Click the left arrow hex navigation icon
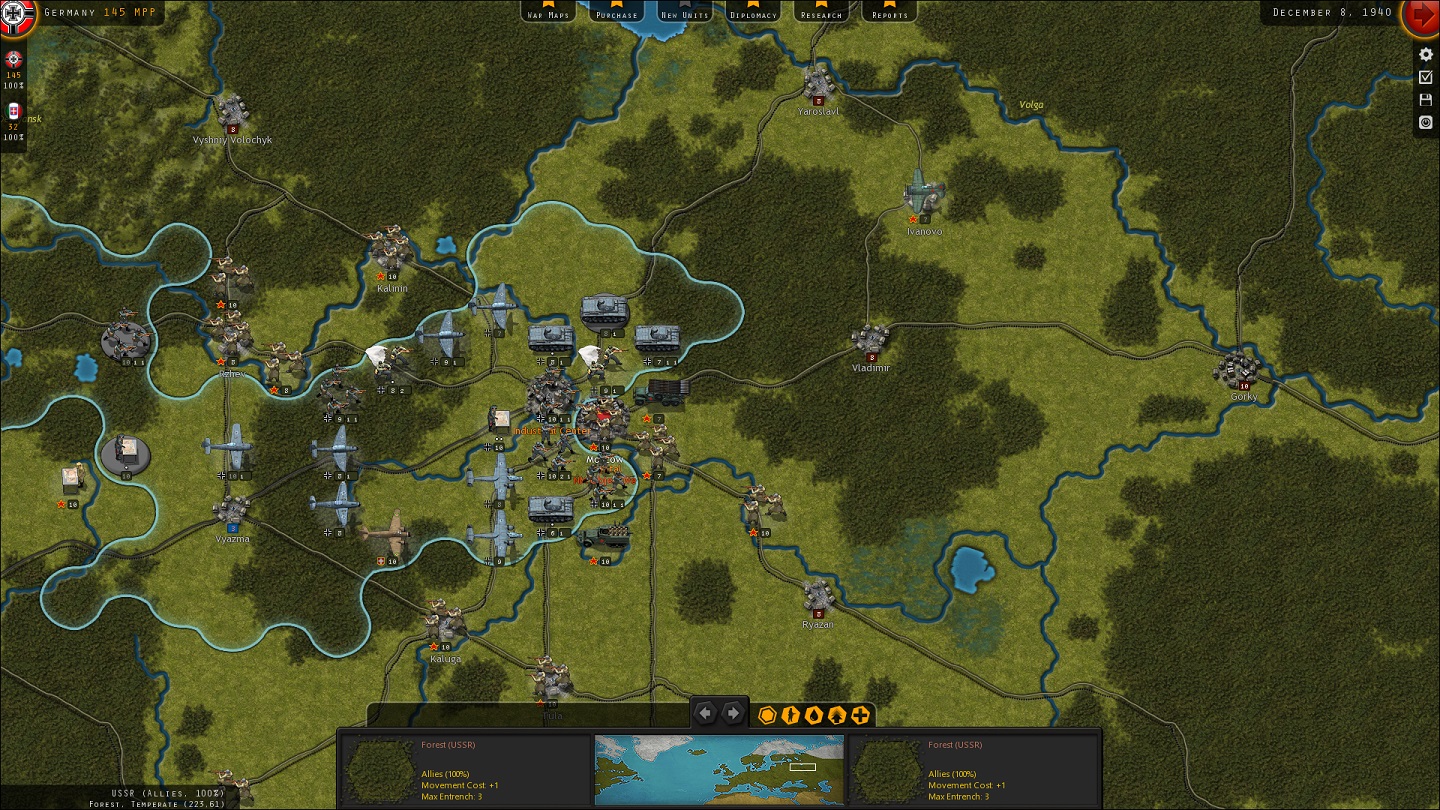This screenshot has width=1440, height=810. click(706, 713)
